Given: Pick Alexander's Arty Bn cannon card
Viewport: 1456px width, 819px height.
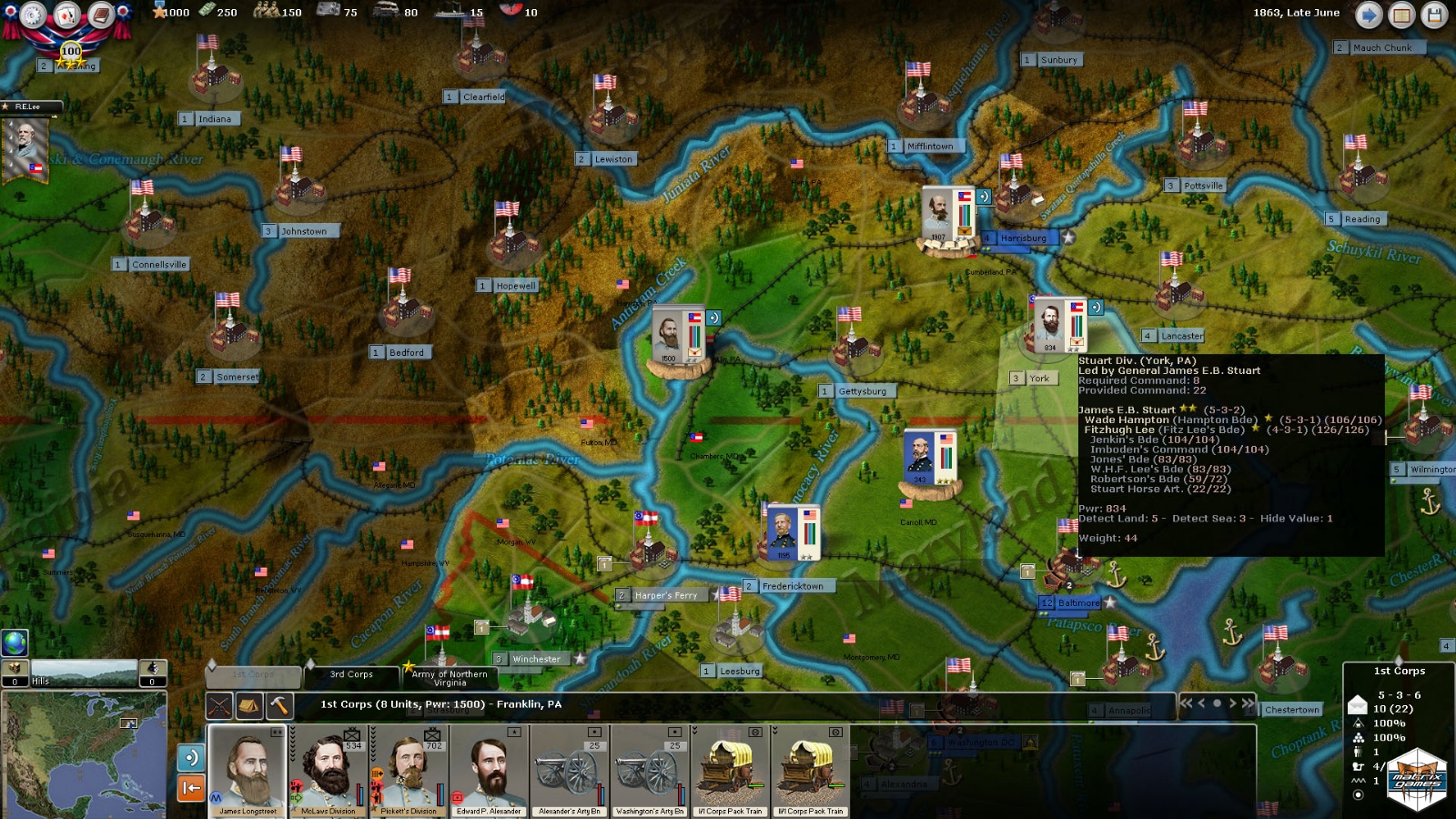Looking at the screenshot, I should (x=569, y=770).
